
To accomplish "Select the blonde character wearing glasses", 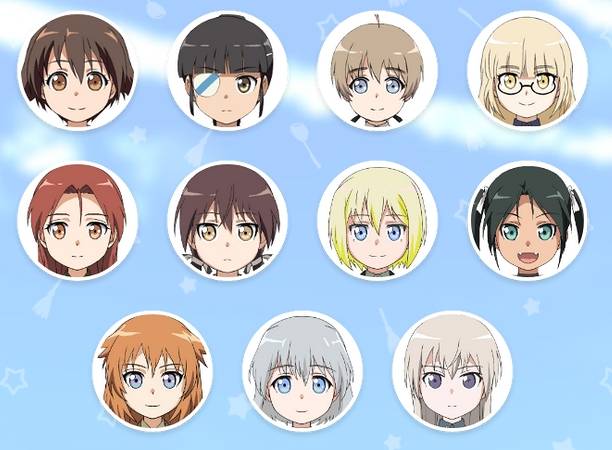I will (527, 71).
